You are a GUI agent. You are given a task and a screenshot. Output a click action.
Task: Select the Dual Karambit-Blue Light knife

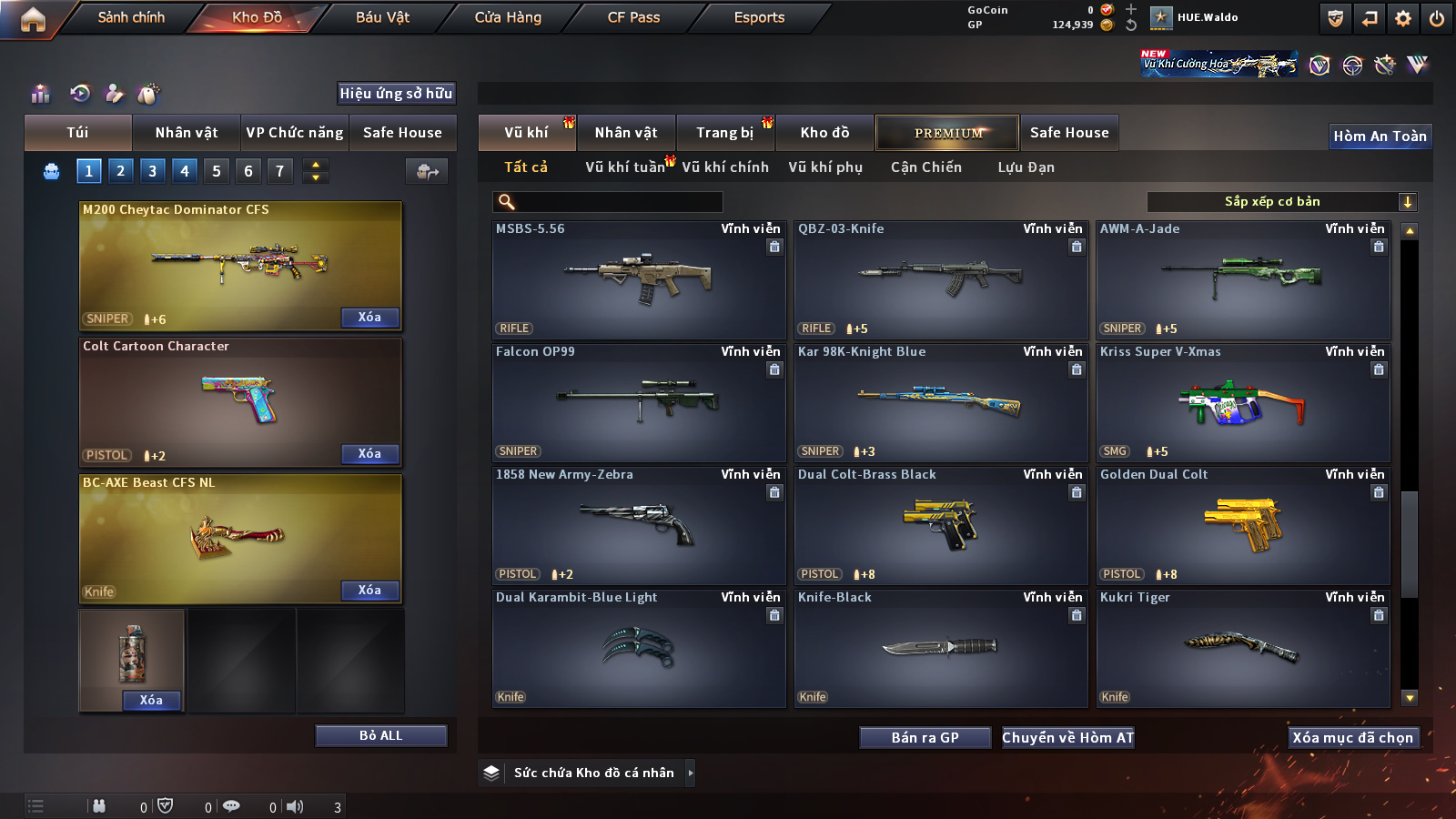click(x=639, y=648)
